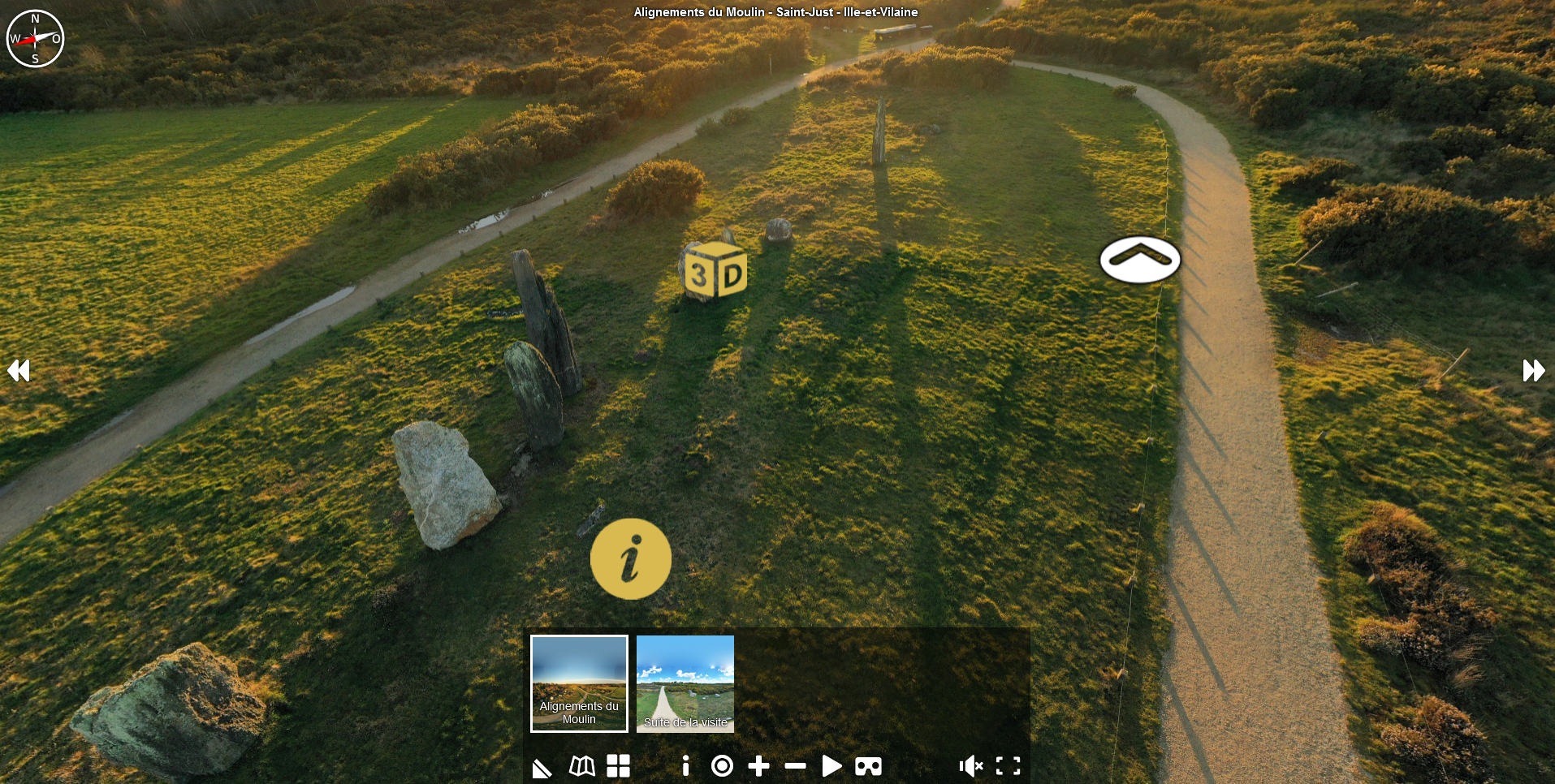
Task: Open the 3D model cube hotspot
Action: 715,272
